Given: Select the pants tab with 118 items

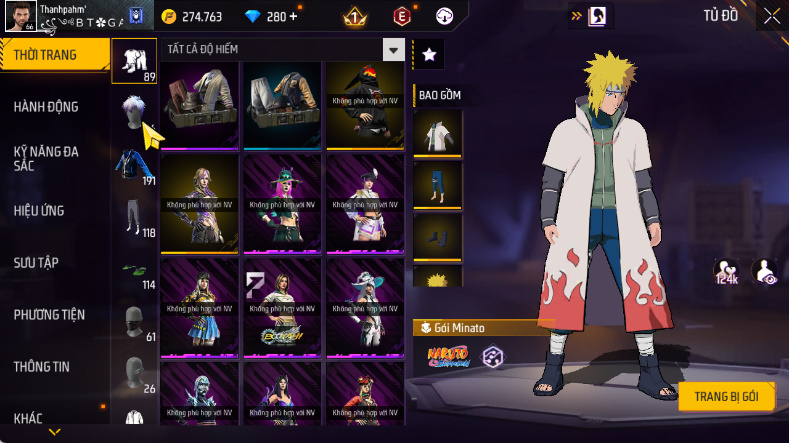Looking at the screenshot, I should [x=134, y=218].
